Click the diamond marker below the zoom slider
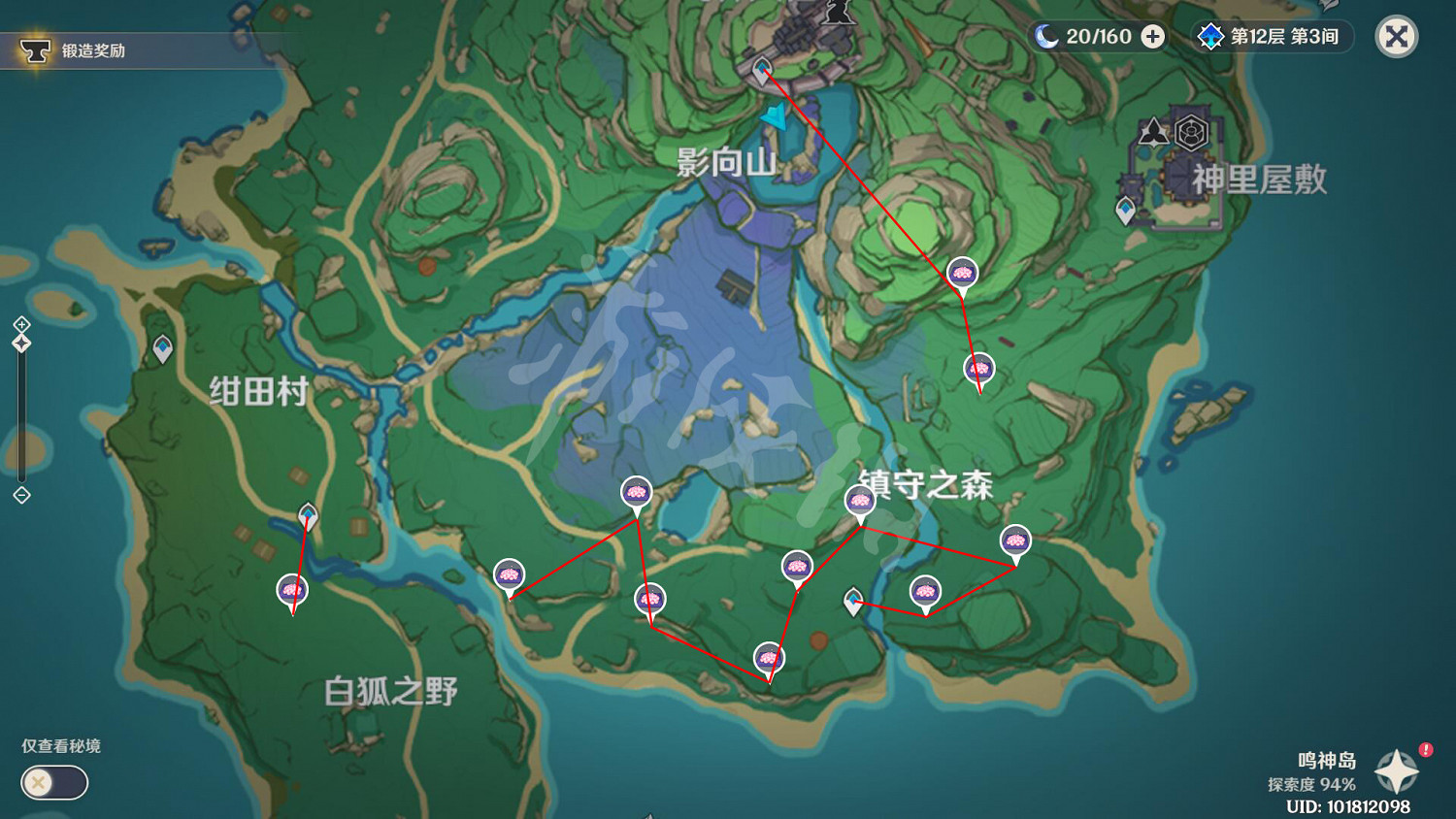The height and width of the screenshot is (819, 1456). click(19, 495)
